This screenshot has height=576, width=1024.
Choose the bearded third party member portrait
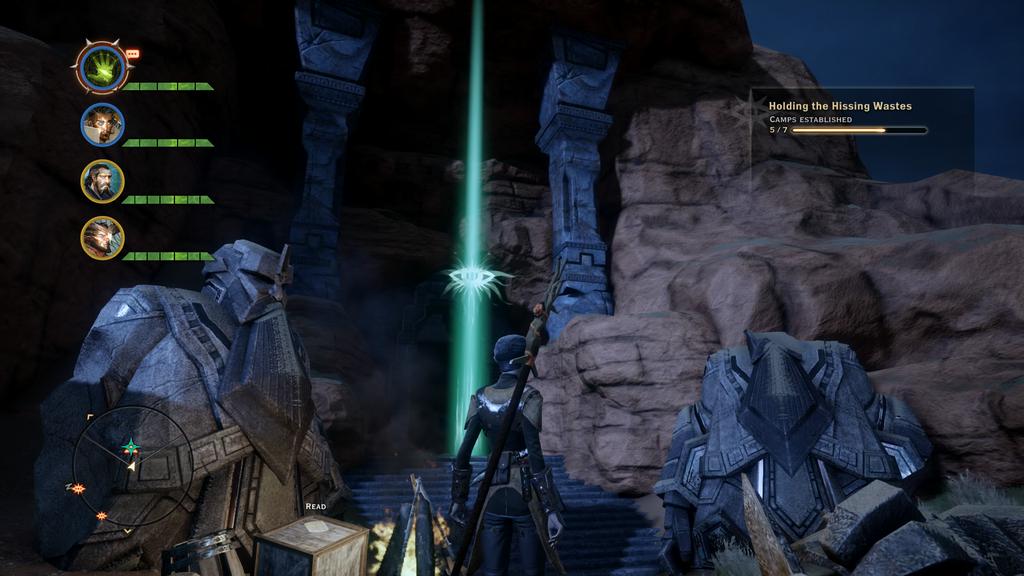pyautogui.click(x=102, y=181)
